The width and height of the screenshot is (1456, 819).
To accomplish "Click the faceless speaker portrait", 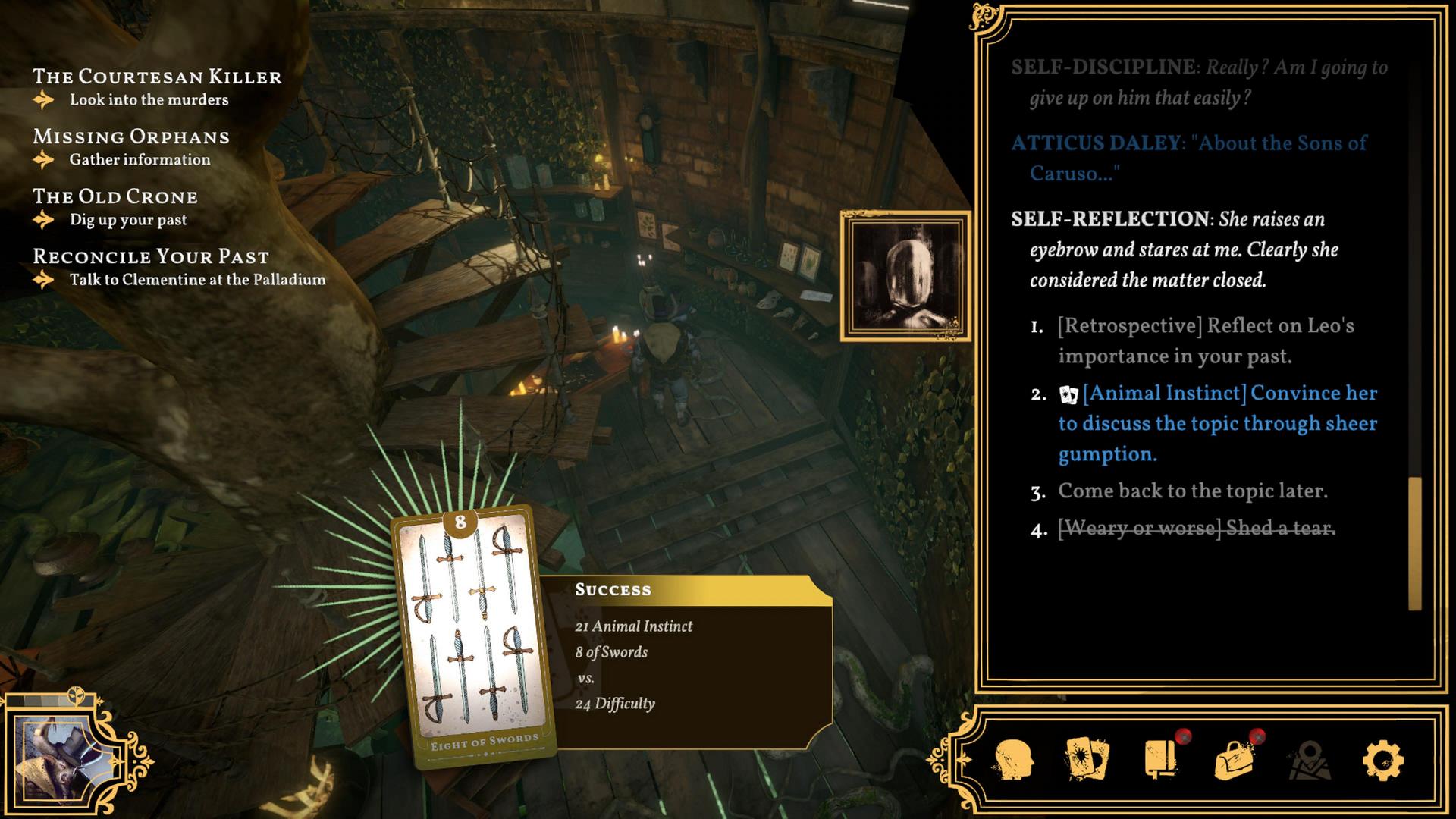I will 905,276.
